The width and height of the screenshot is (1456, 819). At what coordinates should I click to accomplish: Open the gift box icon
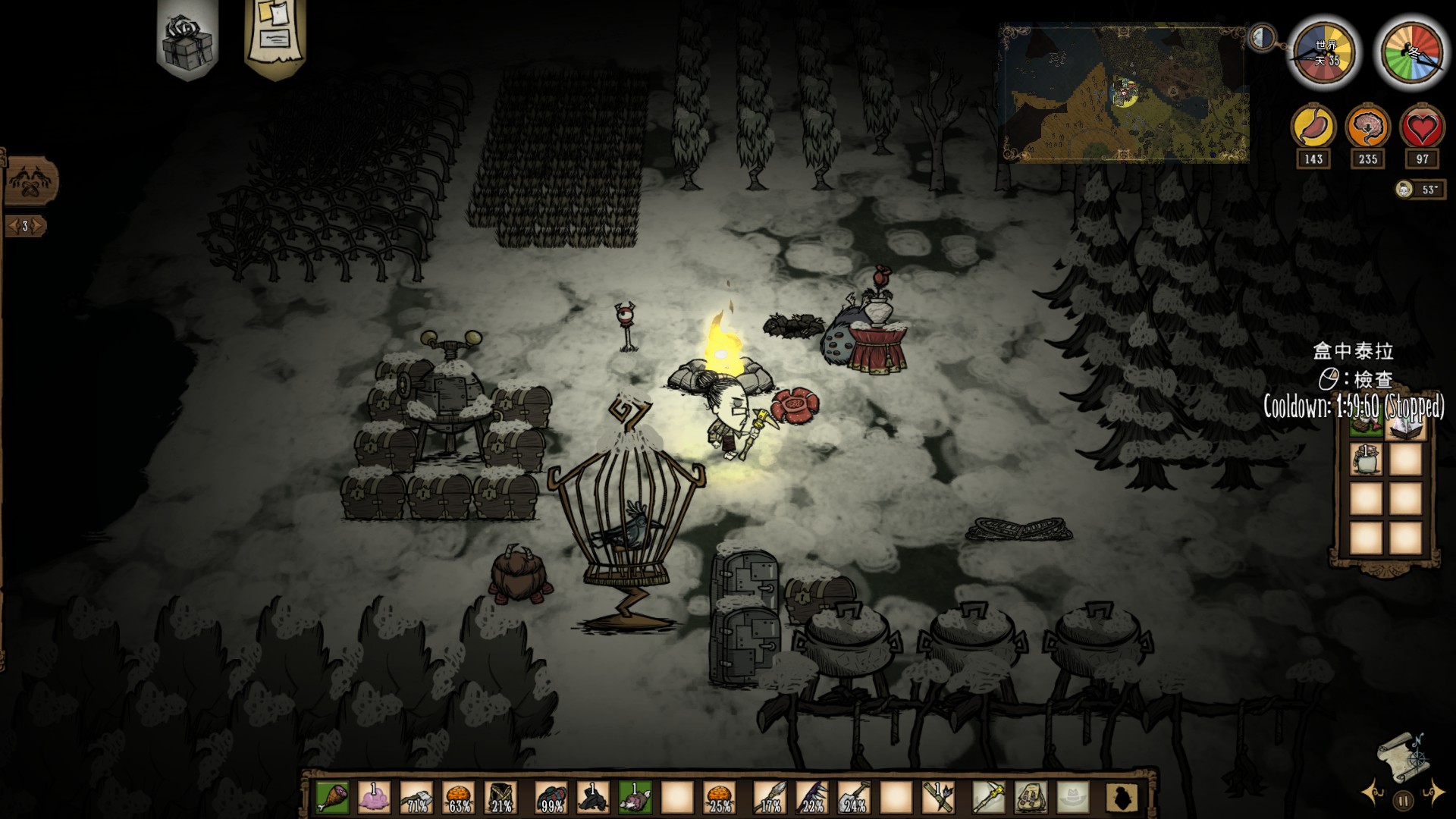(x=187, y=38)
